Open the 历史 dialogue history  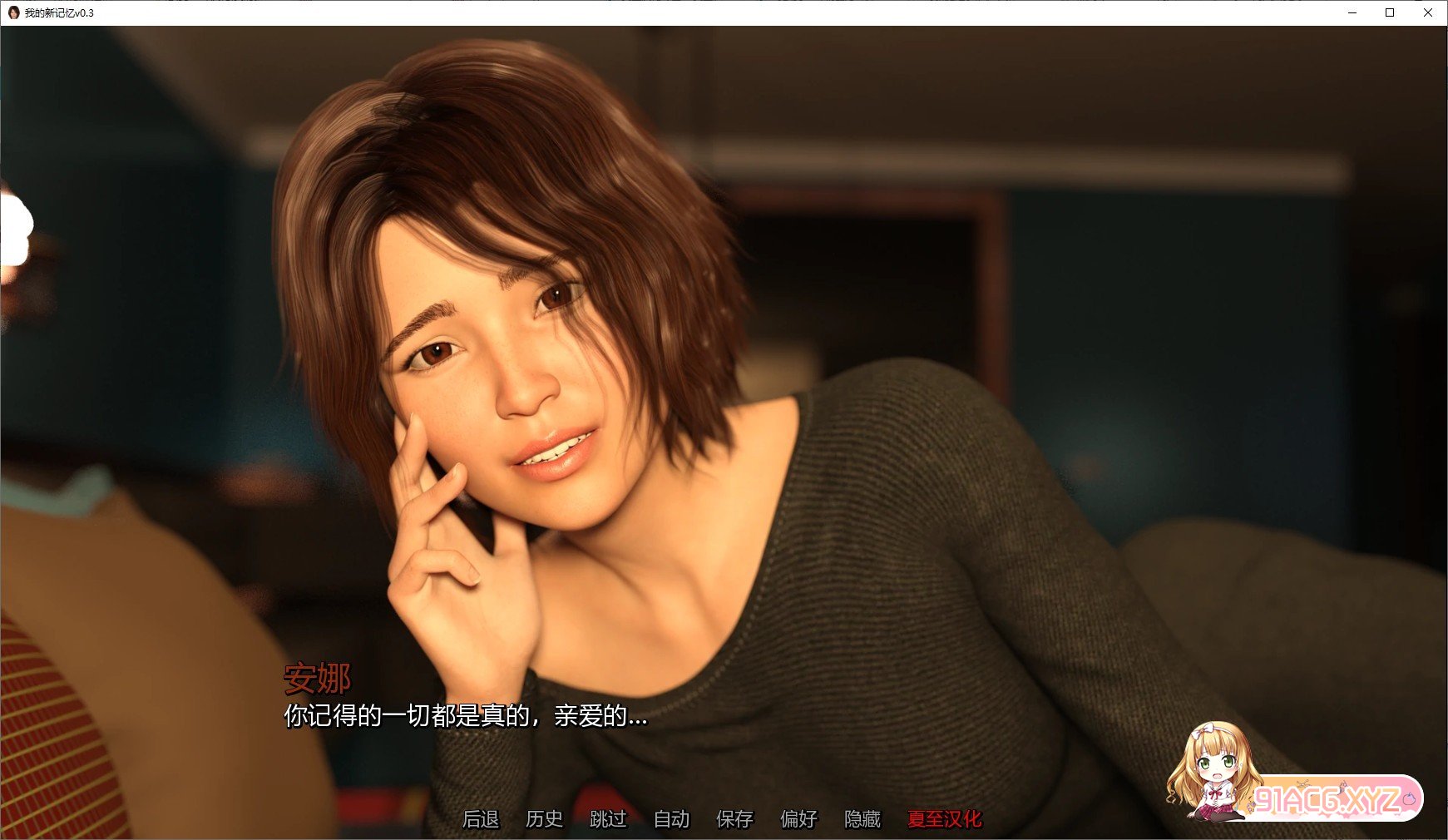click(x=544, y=819)
